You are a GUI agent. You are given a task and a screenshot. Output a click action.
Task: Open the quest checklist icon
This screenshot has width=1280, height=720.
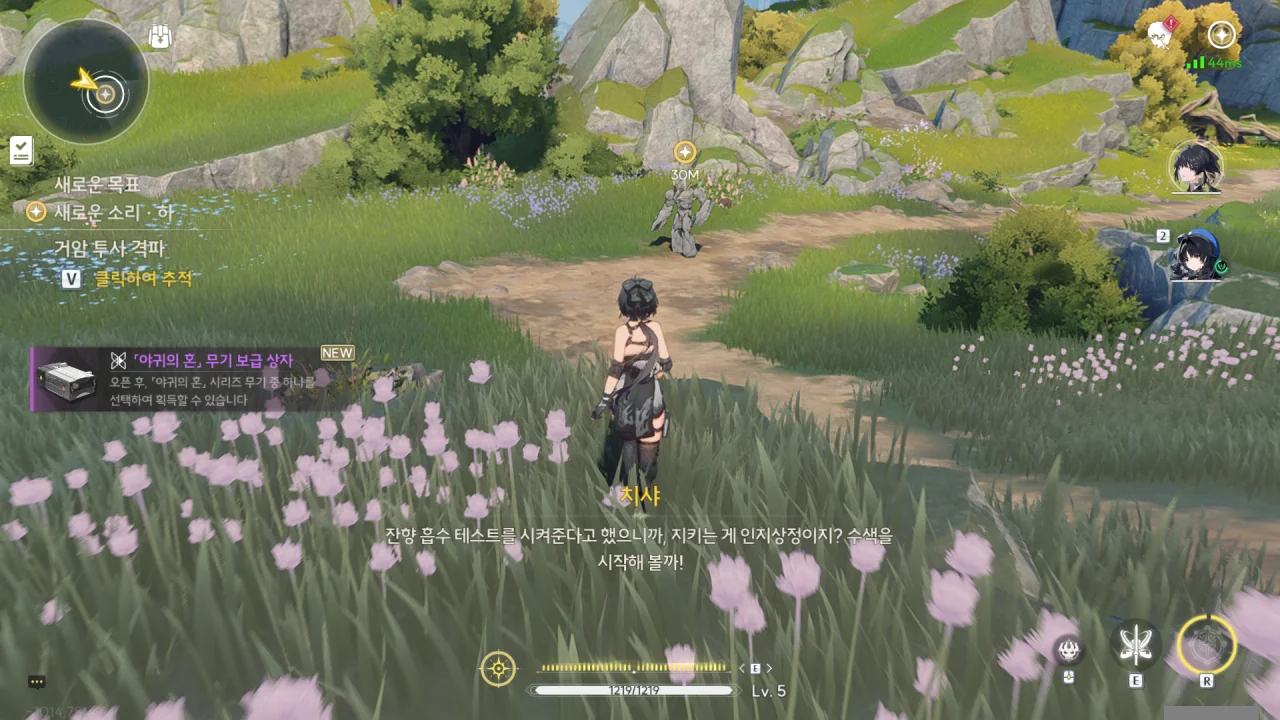coord(21,151)
